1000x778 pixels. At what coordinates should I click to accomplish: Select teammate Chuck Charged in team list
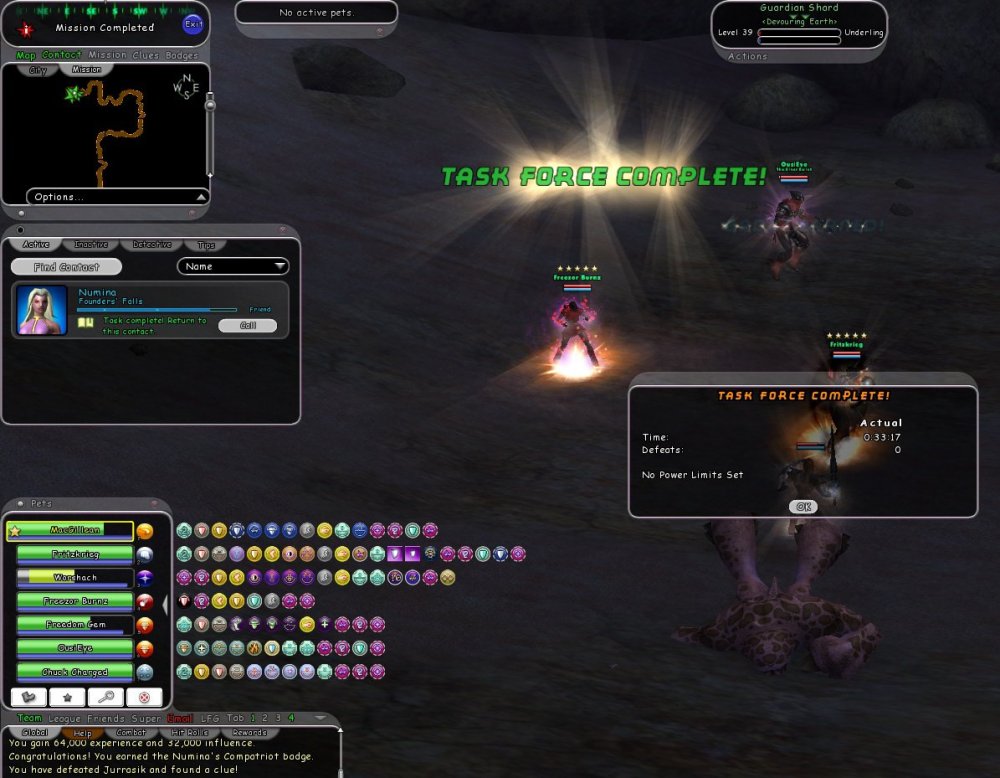click(75, 672)
